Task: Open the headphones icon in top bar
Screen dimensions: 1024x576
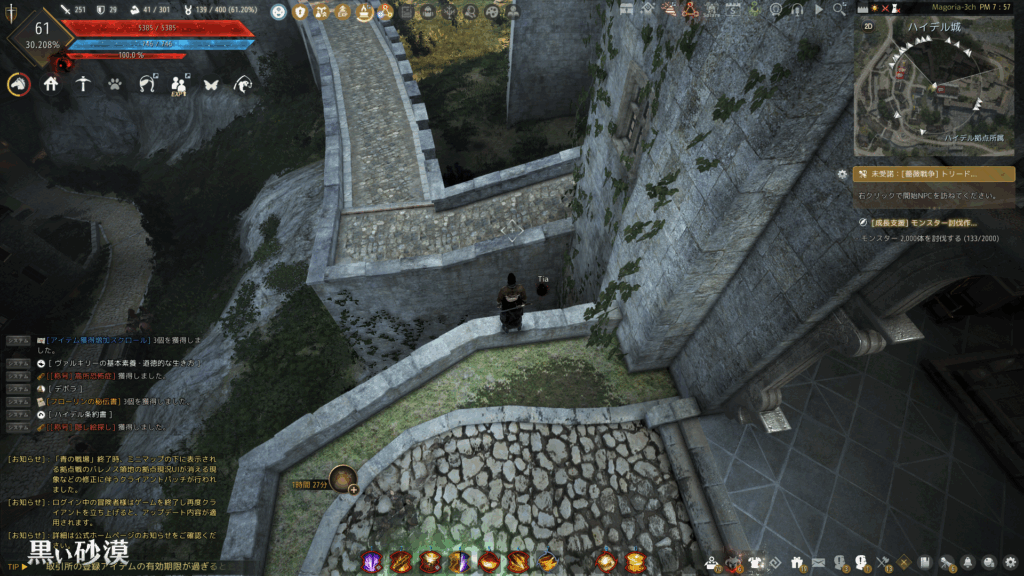Action: [x=798, y=9]
